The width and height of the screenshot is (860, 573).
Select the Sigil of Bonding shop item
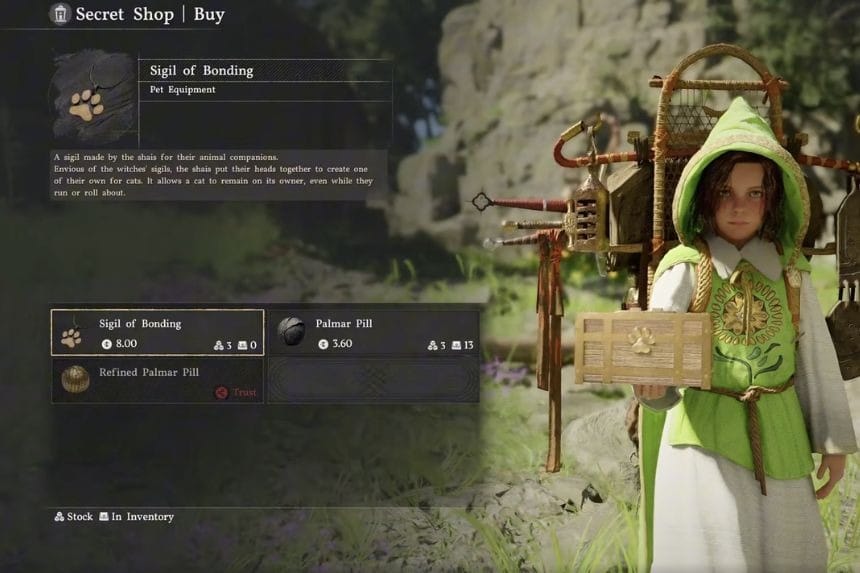click(158, 333)
